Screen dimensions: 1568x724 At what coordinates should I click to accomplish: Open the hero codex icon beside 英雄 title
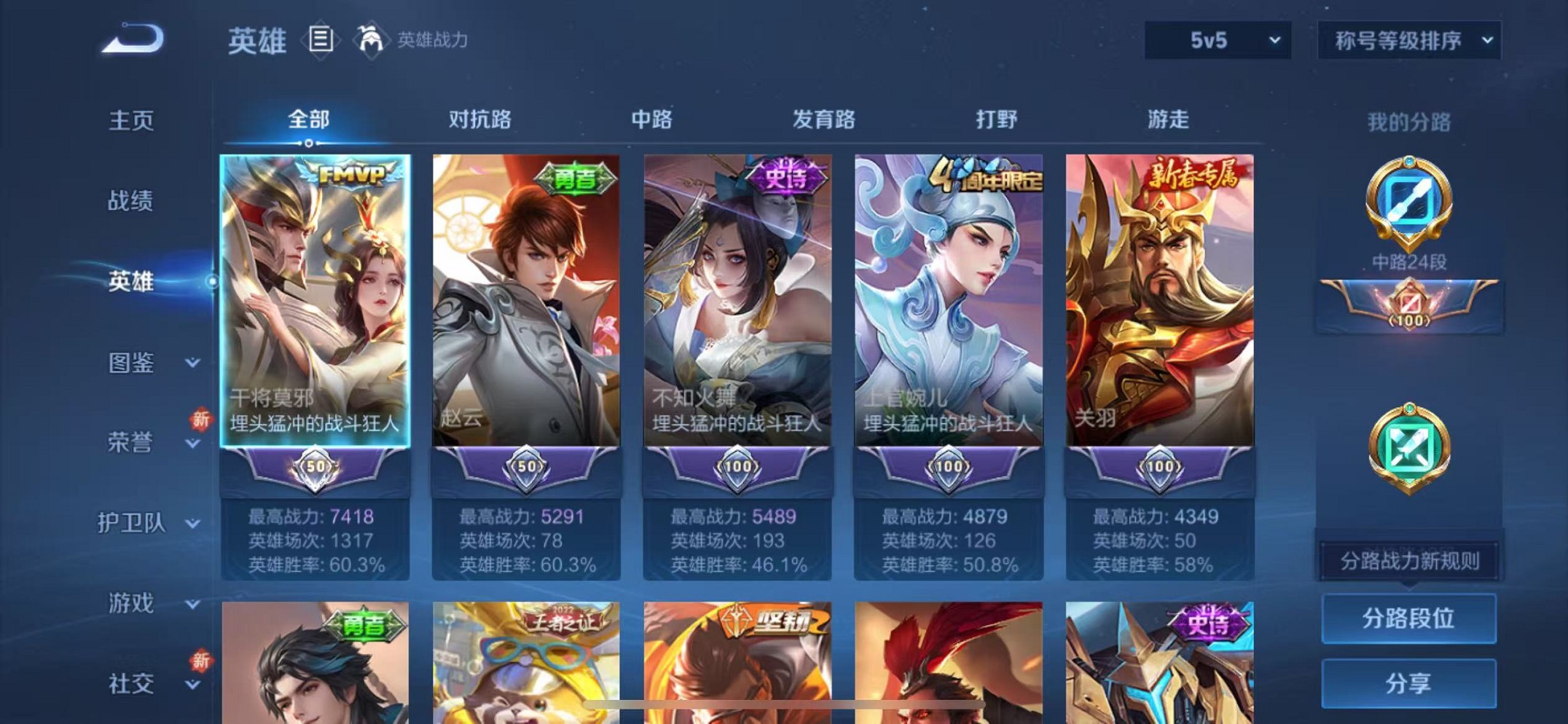321,40
